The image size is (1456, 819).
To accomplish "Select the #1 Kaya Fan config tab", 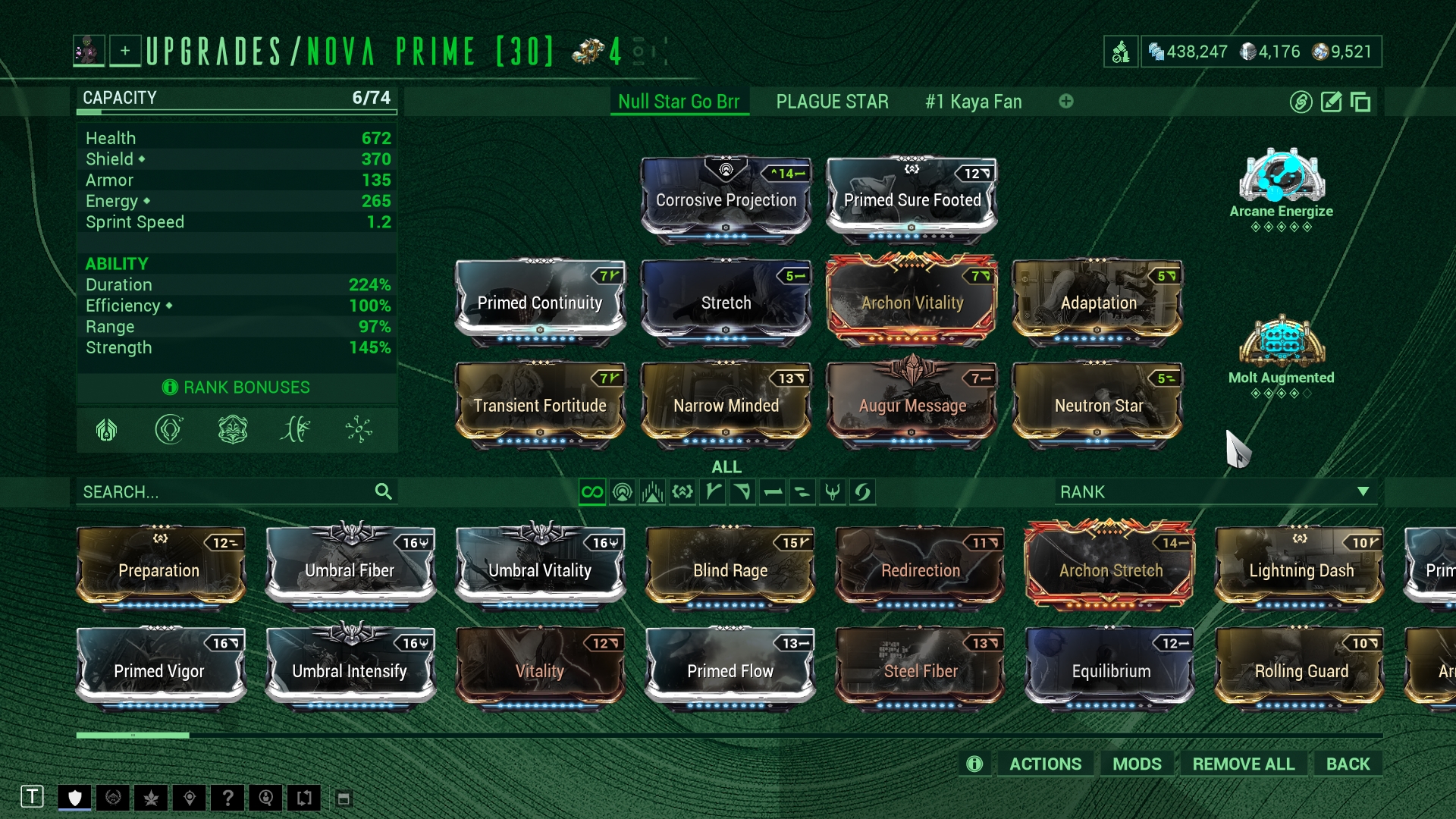I will coord(973,102).
